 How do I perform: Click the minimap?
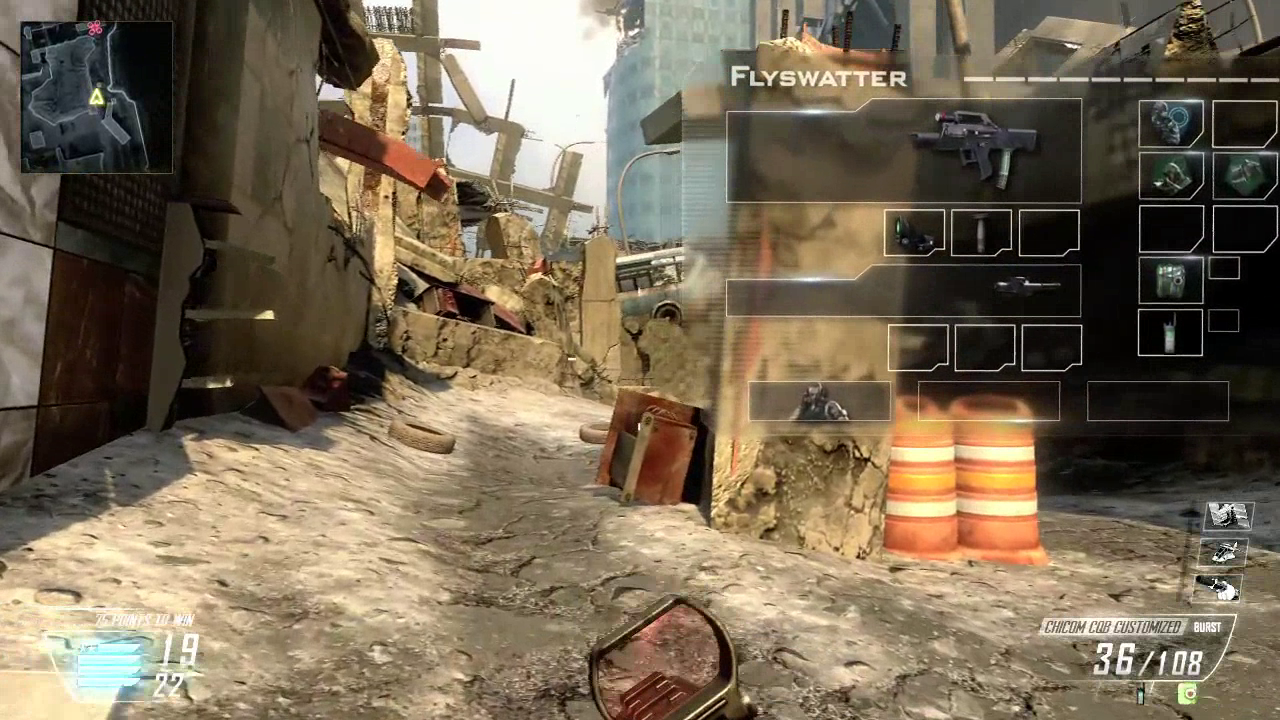coord(96,97)
